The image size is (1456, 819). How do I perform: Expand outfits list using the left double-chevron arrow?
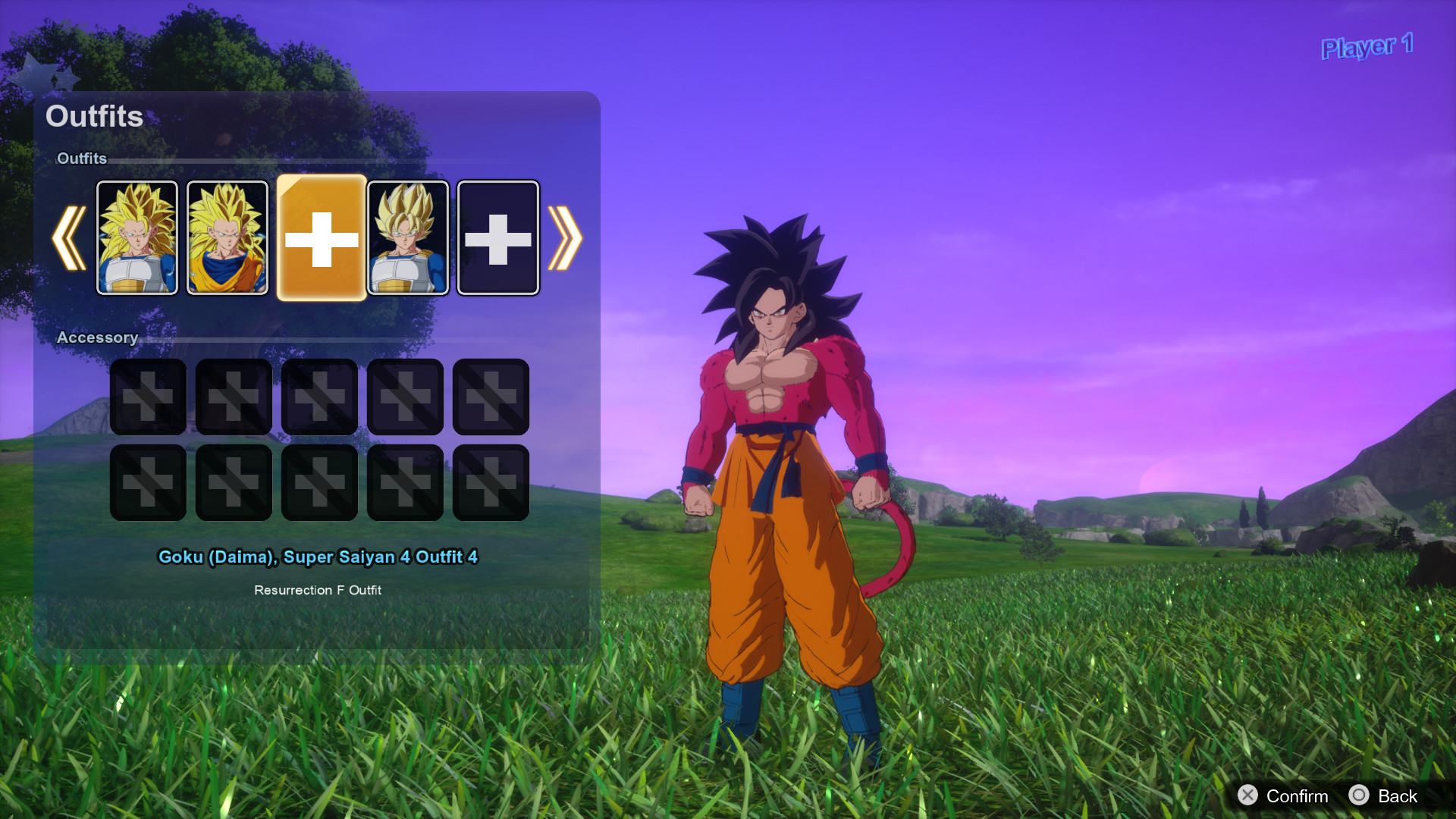click(70, 237)
